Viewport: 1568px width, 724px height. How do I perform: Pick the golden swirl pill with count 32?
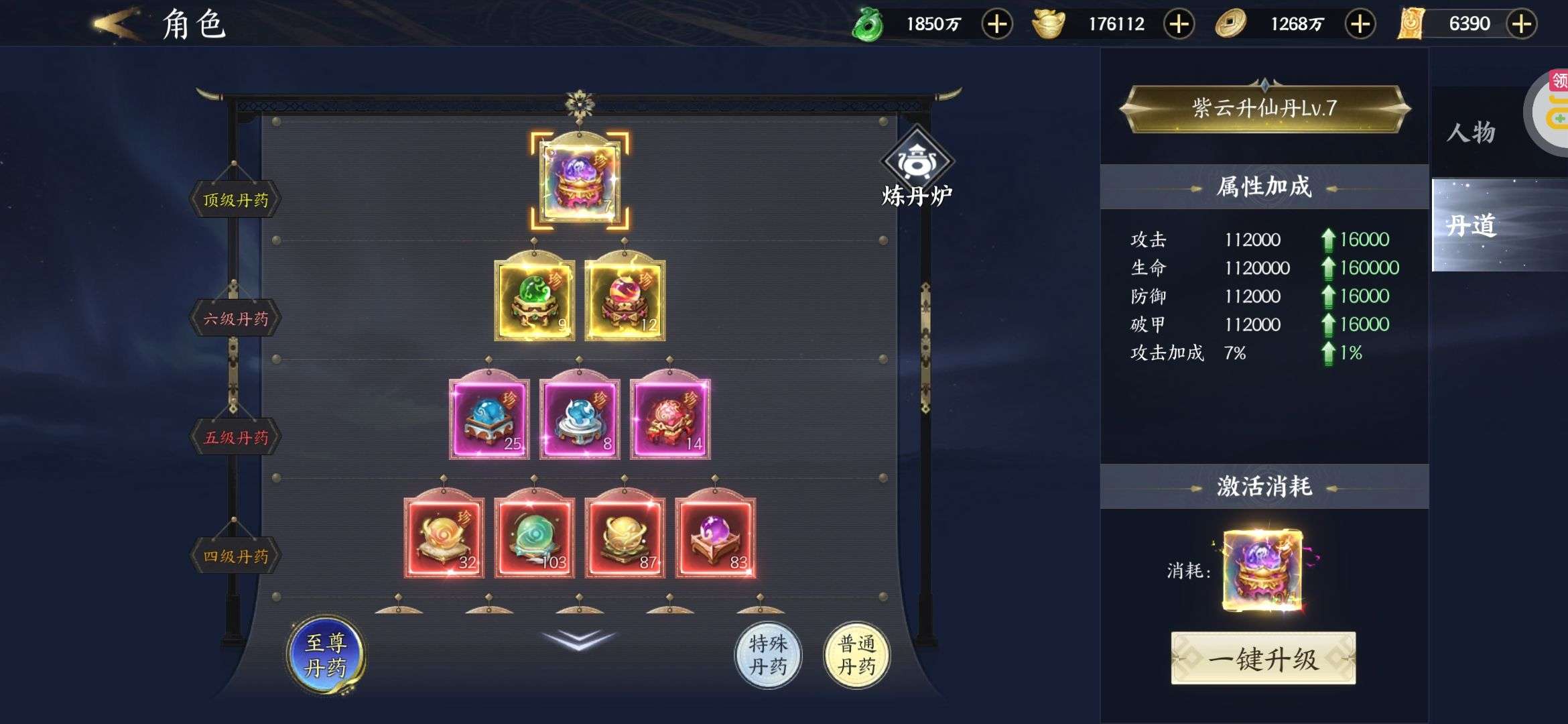tap(444, 538)
